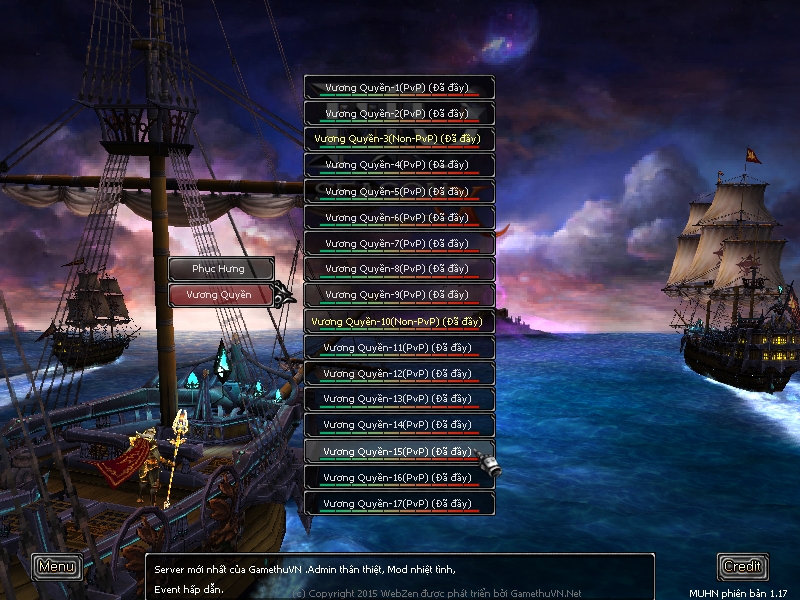Click server Vương Quyền-9 (PvP)
This screenshot has height=600, width=800.
[399, 296]
